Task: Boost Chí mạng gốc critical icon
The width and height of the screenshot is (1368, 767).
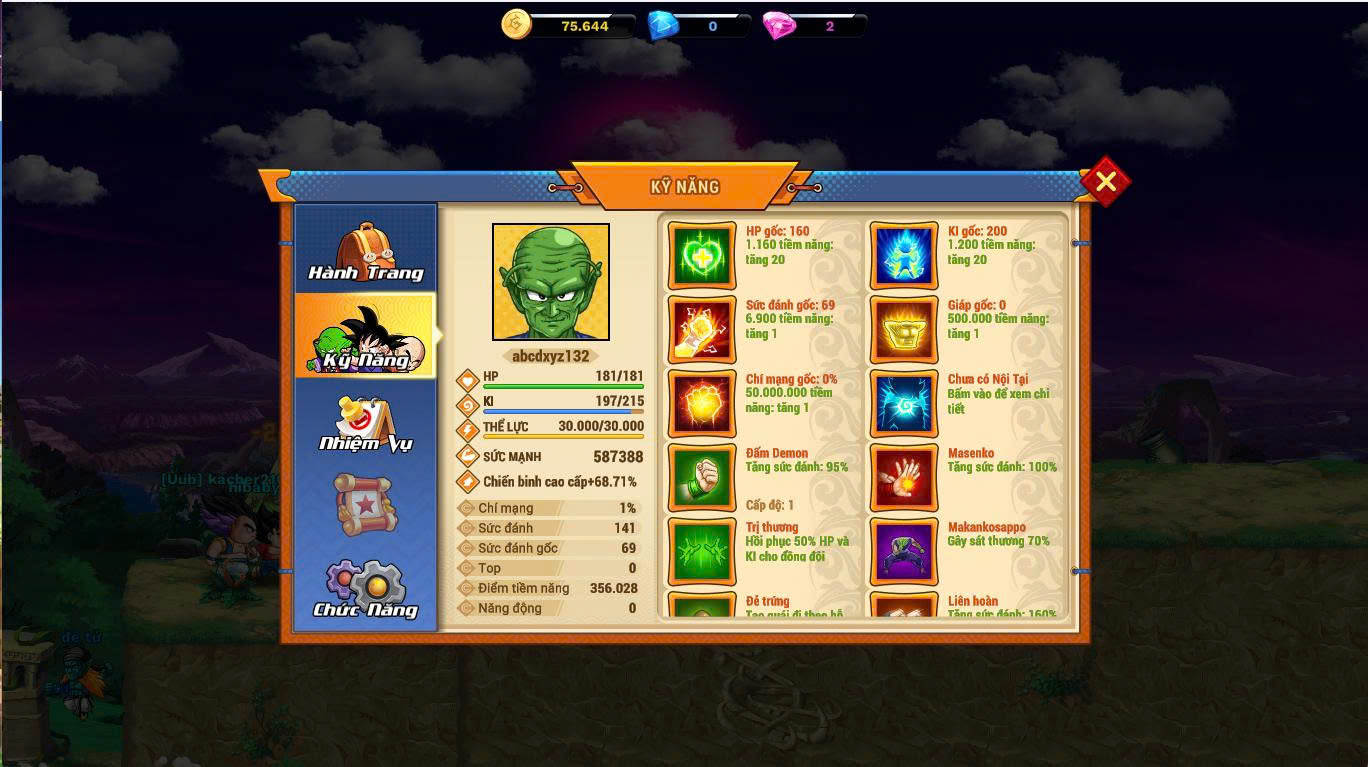Action: tap(702, 404)
